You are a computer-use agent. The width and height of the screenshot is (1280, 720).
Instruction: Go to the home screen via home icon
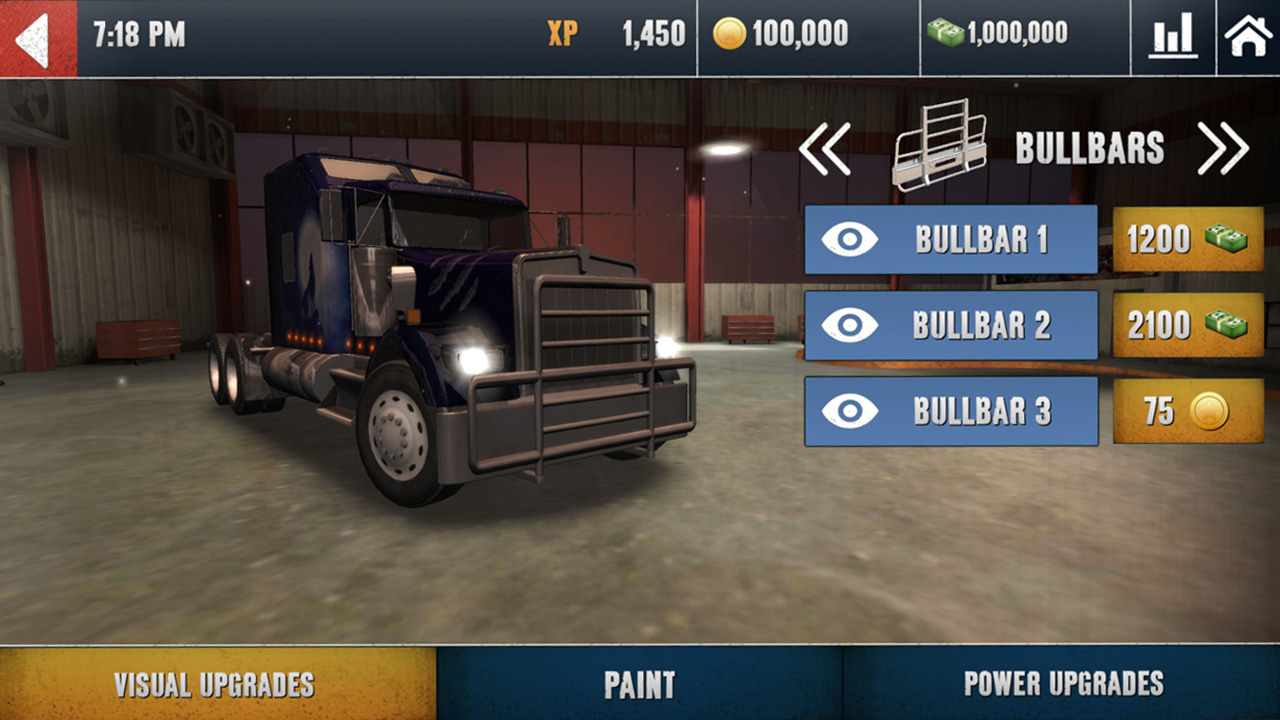pyautogui.click(x=1248, y=34)
